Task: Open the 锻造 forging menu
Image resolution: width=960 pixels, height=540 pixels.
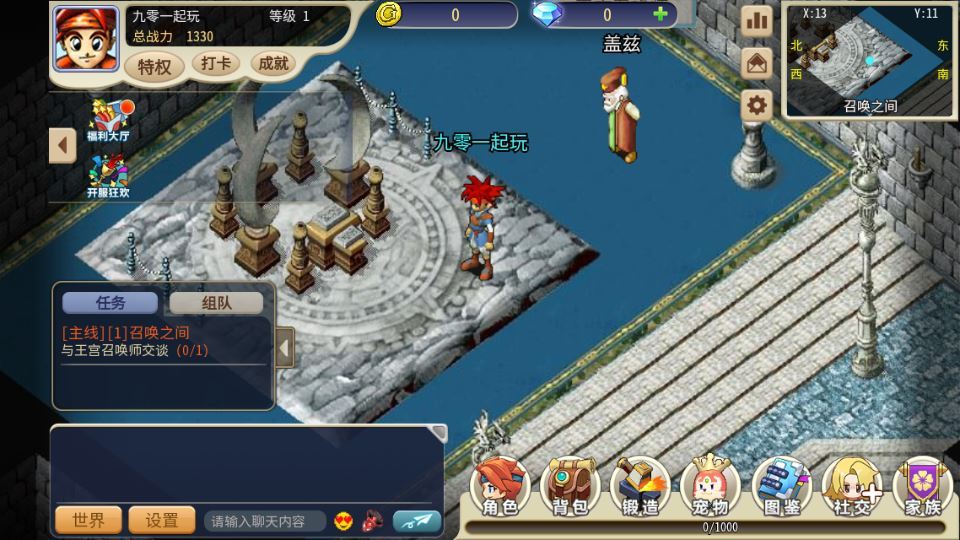Action: [x=640, y=489]
